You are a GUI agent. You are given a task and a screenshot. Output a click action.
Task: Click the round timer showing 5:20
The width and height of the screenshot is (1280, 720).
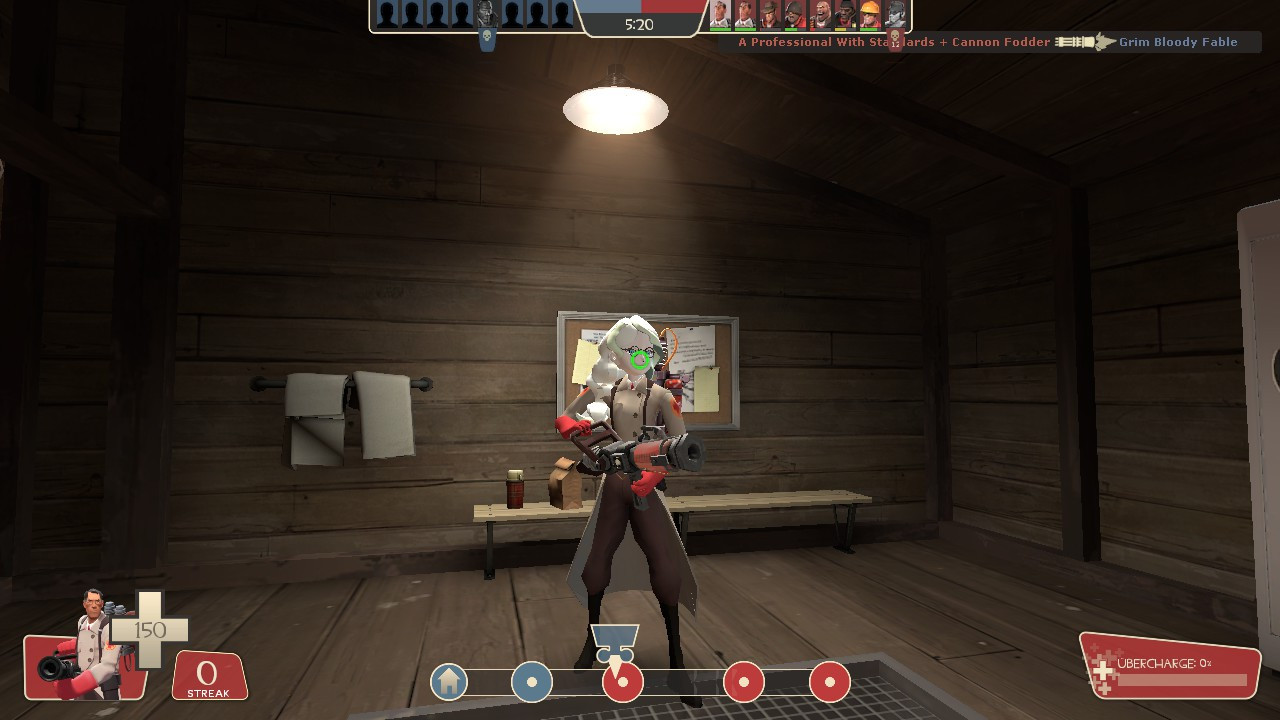tap(640, 25)
